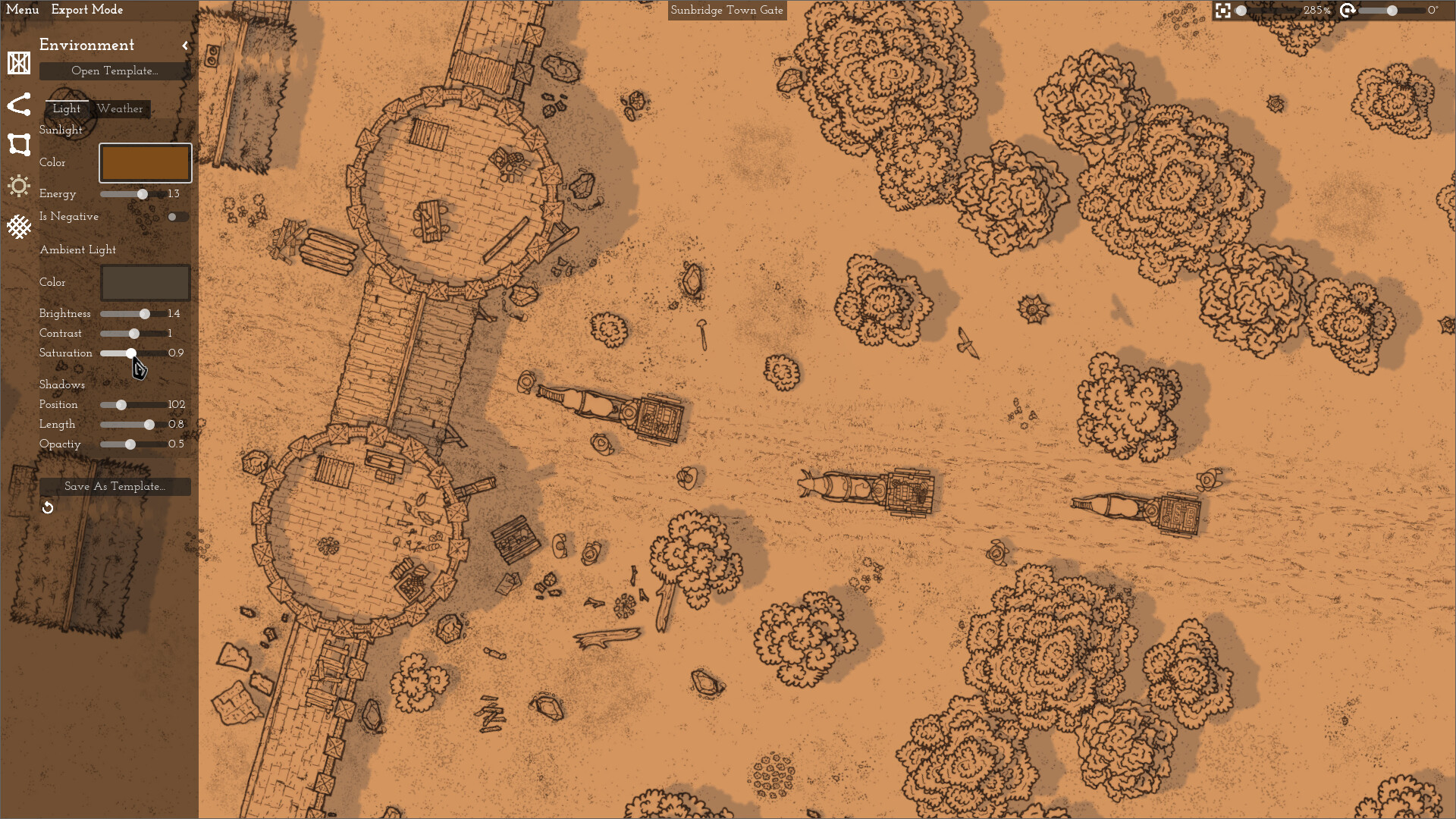Click the fit-to-screen icon in top toolbar
This screenshot has width=1456, height=819.
click(1224, 11)
